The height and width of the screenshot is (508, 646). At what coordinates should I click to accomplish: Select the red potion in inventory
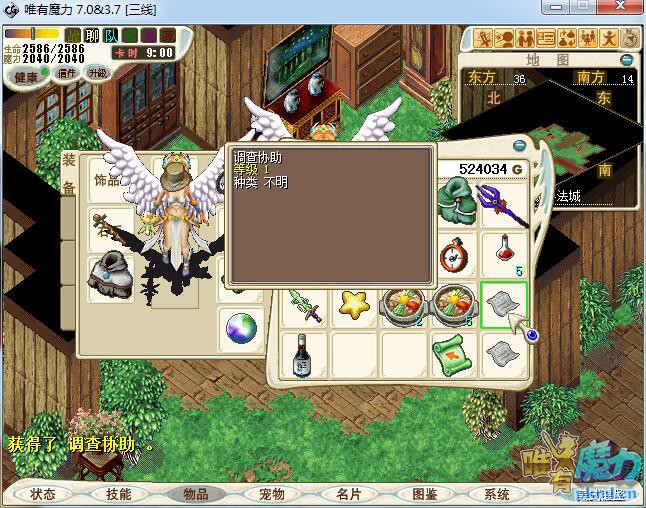[504, 249]
